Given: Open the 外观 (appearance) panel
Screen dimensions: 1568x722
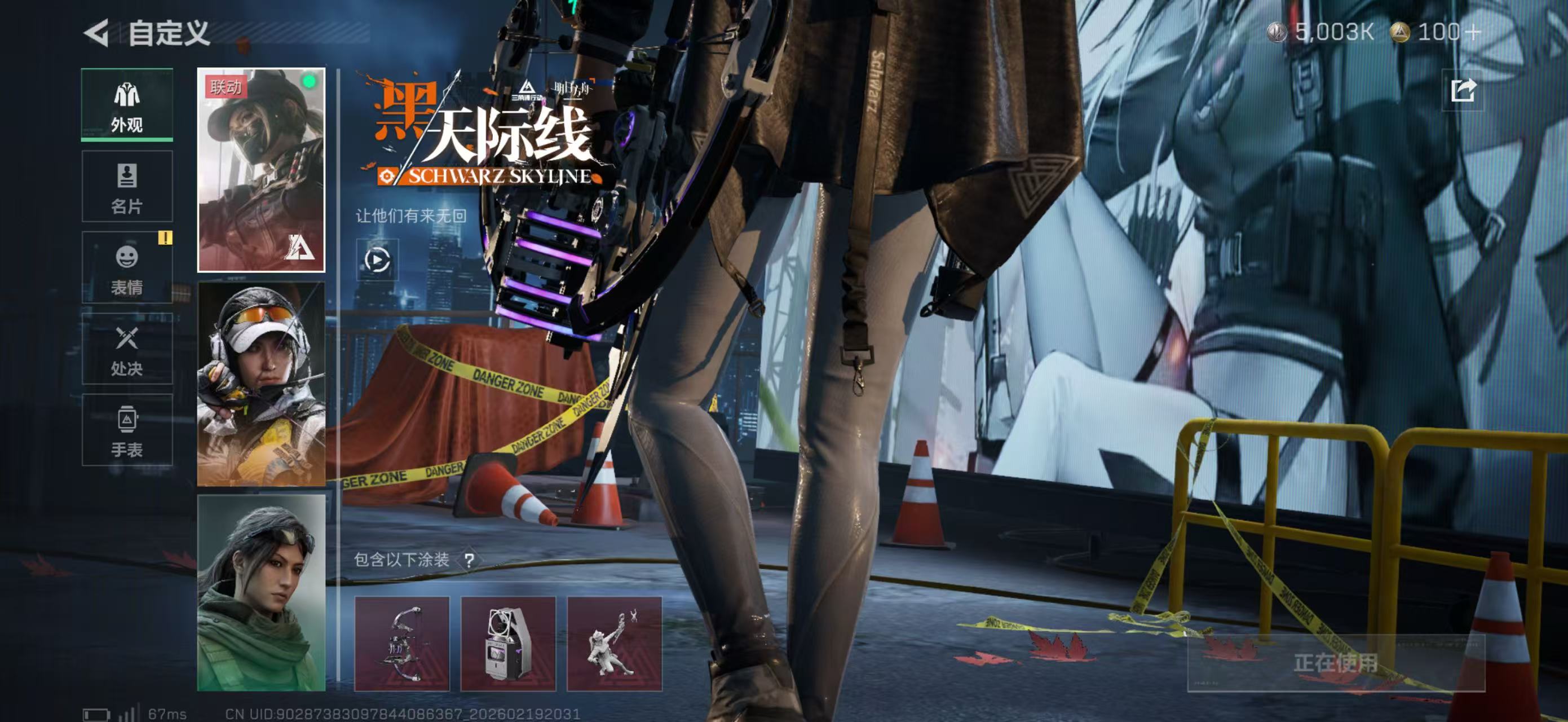Looking at the screenshot, I should 127,105.
